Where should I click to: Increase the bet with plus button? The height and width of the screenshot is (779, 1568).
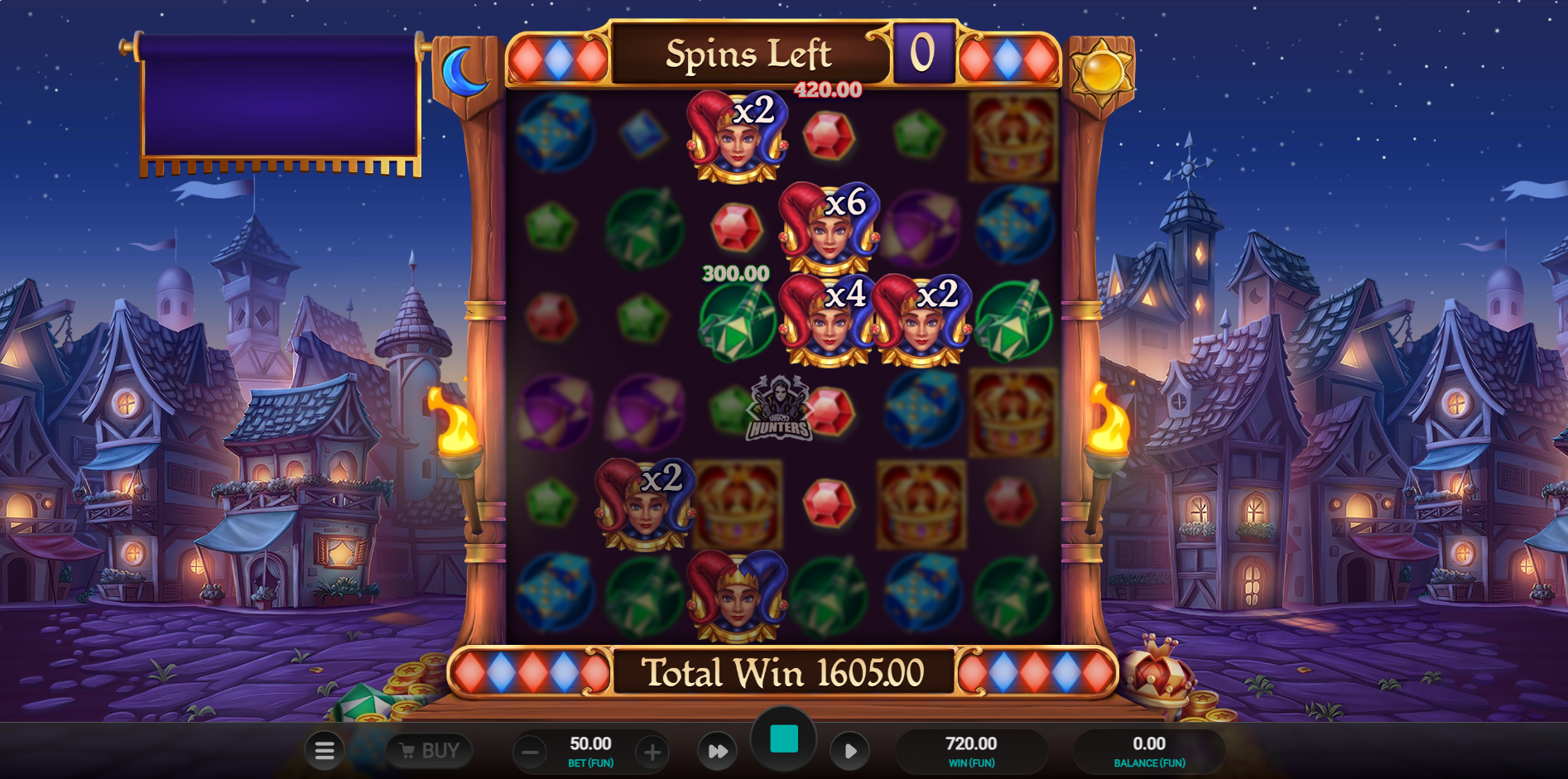tap(652, 752)
